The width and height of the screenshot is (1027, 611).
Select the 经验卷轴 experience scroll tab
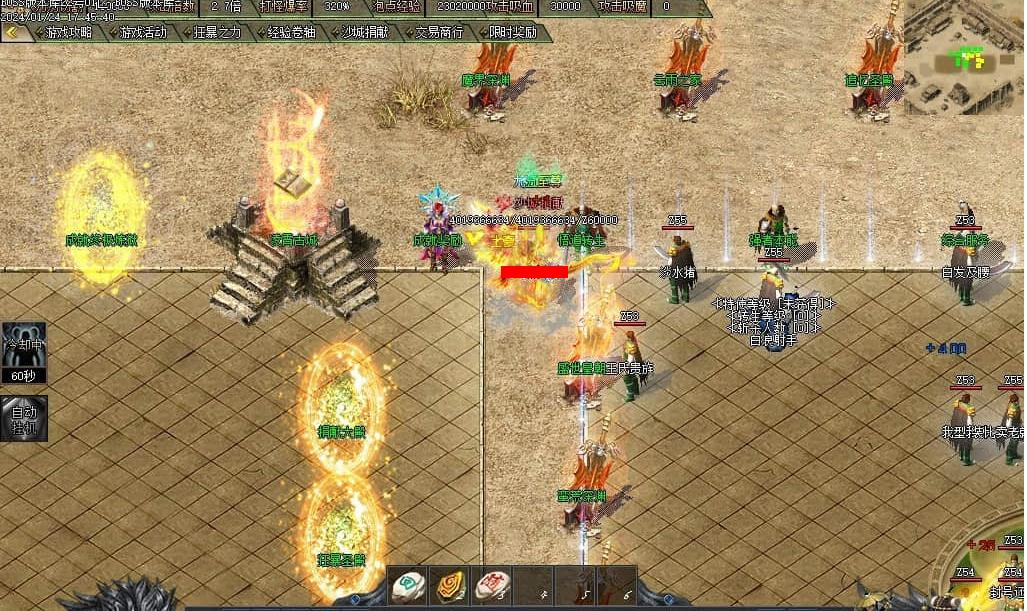[291, 32]
